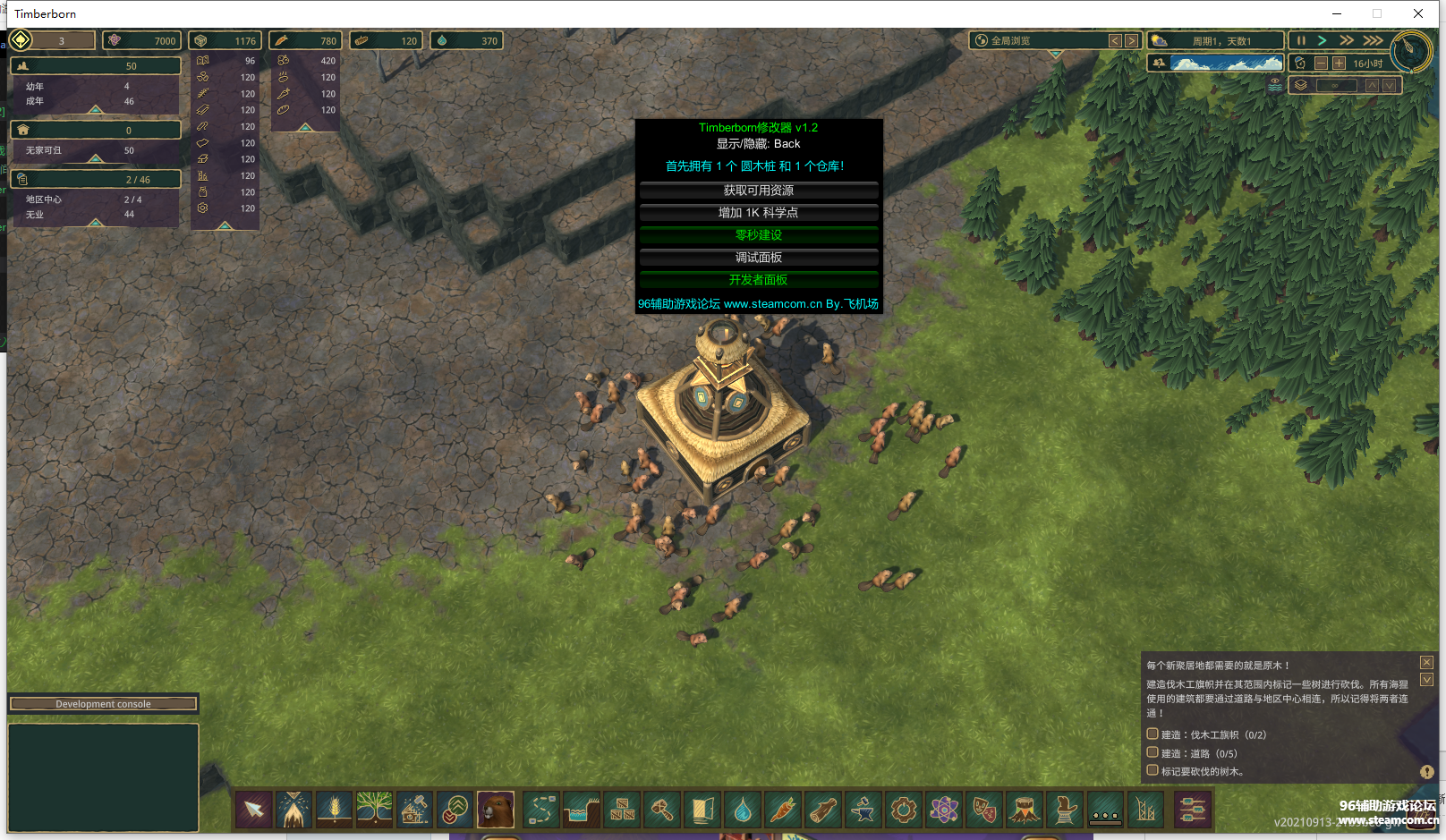Image resolution: width=1446 pixels, height=840 pixels.
Task: Open the log wood building category
Action: [822, 810]
